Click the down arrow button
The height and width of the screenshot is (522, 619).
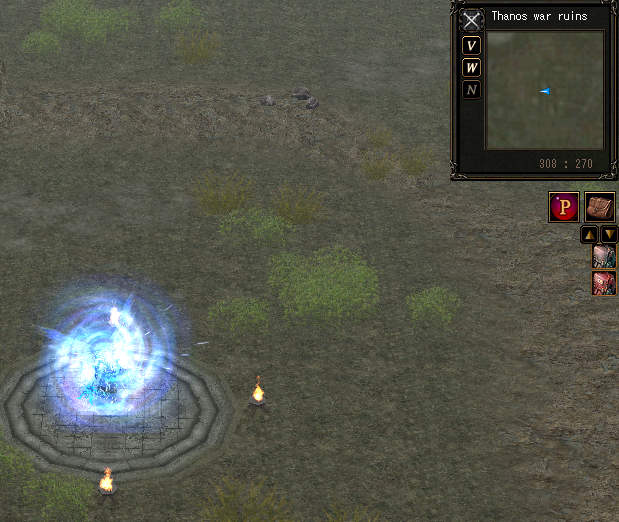[x=609, y=235]
